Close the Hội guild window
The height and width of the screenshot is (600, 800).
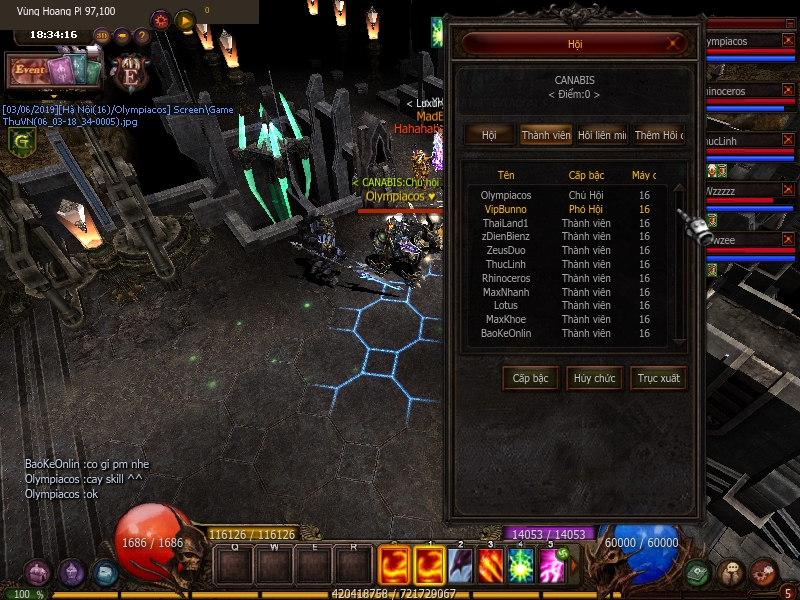pos(676,43)
